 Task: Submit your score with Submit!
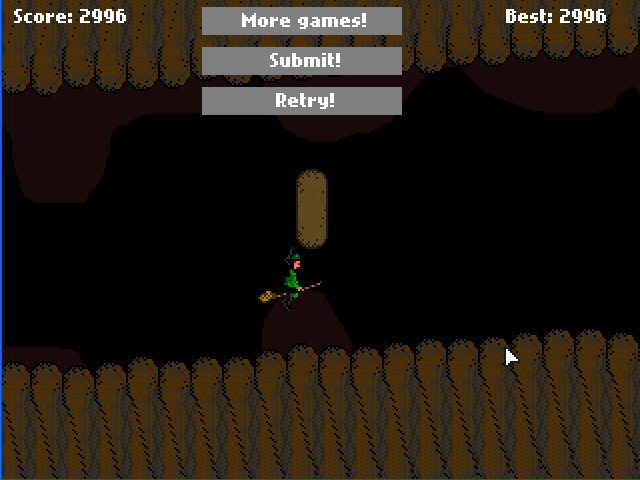click(302, 61)
